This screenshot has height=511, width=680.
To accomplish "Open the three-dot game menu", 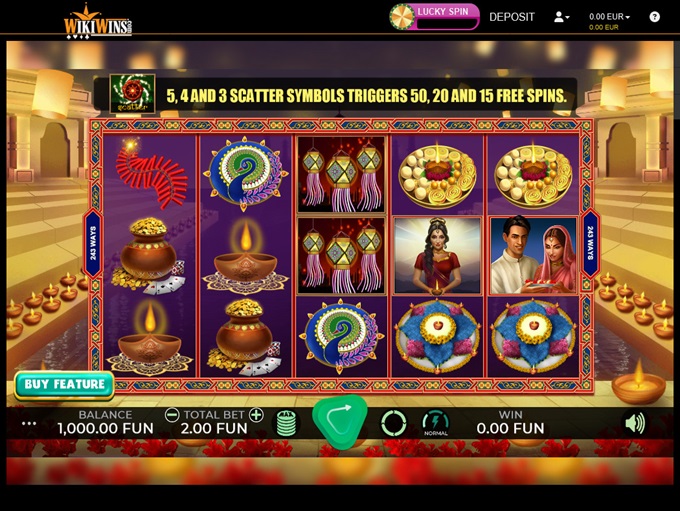I will pos(29,423).
